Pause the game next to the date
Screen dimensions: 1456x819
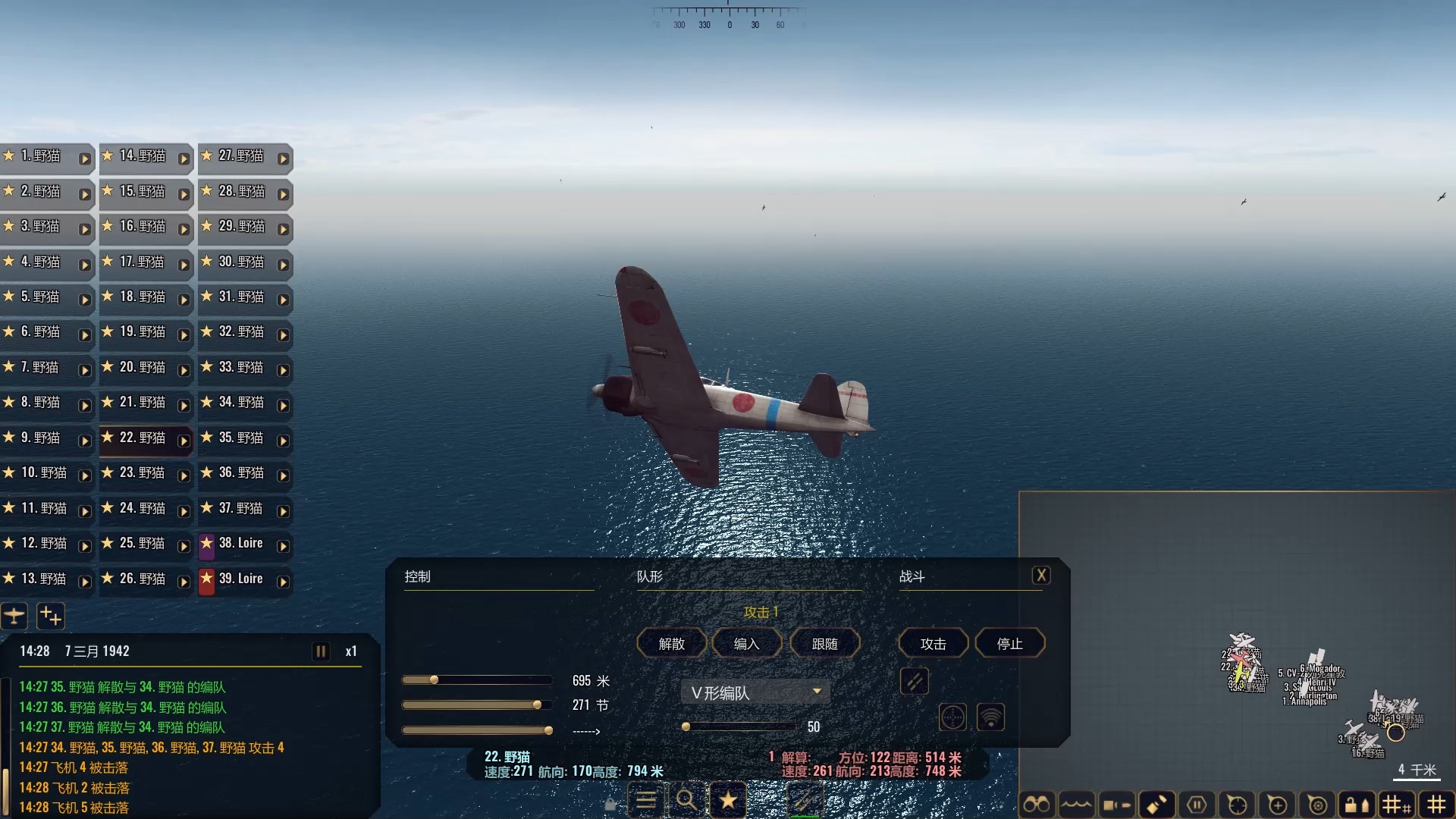(321, 651)
